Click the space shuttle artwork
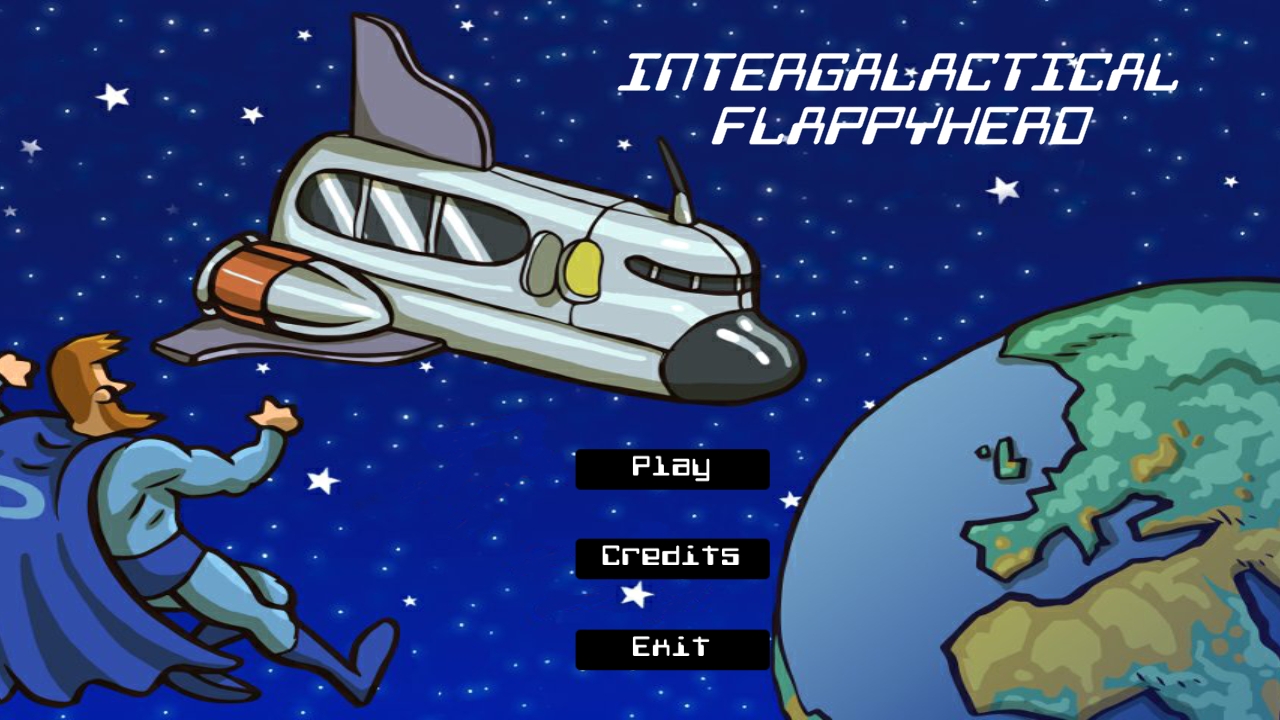The width and height of the screenshot is (1280, 720). pos(480,250)
